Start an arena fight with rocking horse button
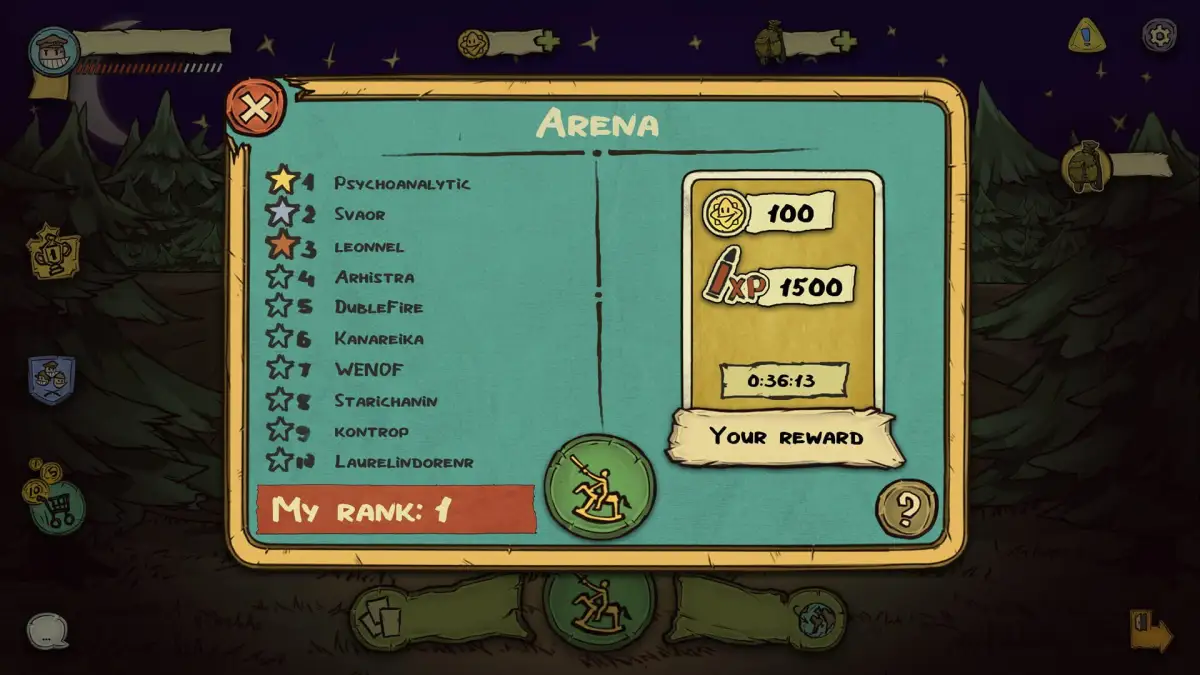This screenshot has height=675, width=1200. point(599,487)
